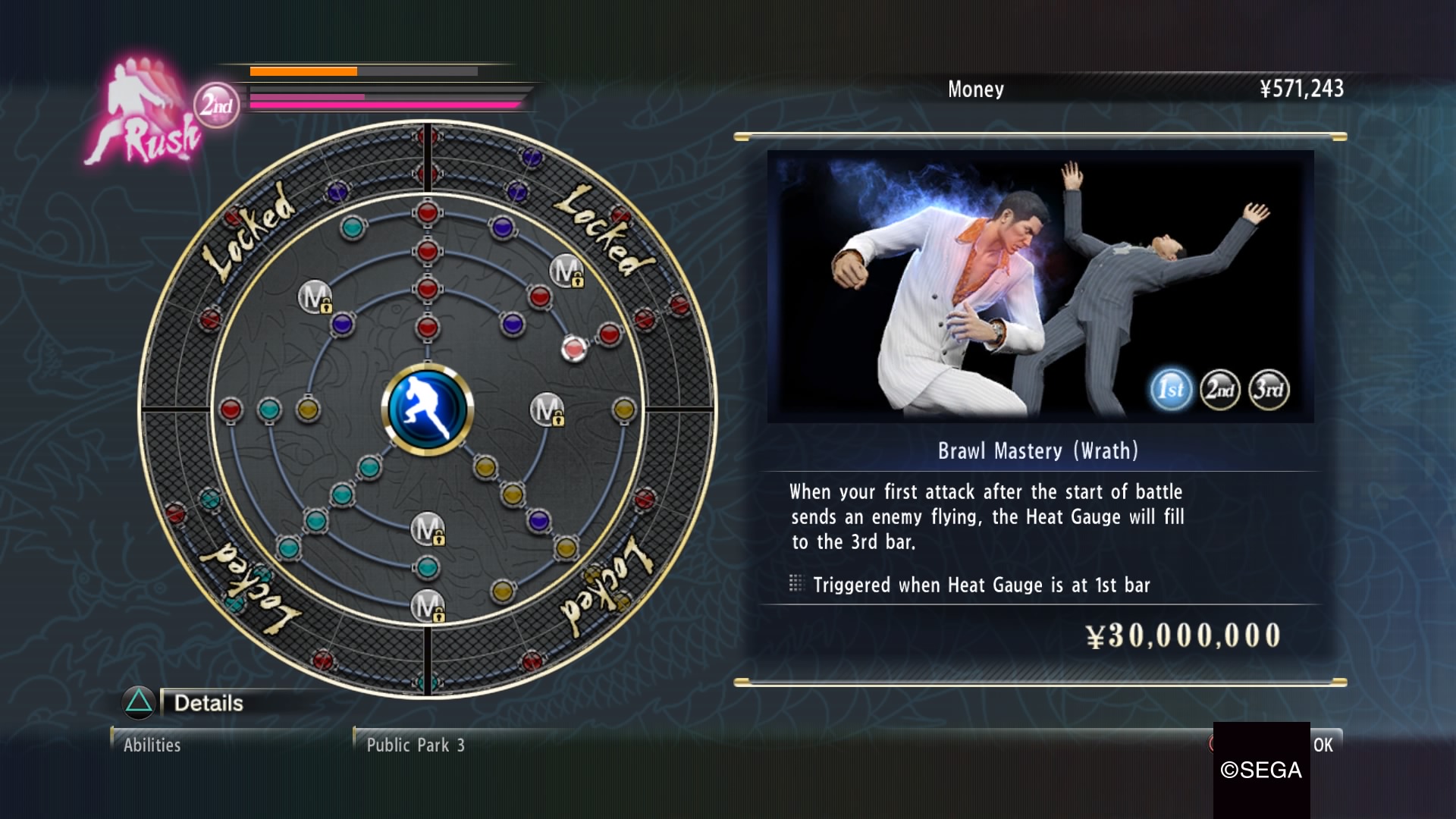
Task: Click the 3rd heat bar badge
Action: coord(1269,390)
